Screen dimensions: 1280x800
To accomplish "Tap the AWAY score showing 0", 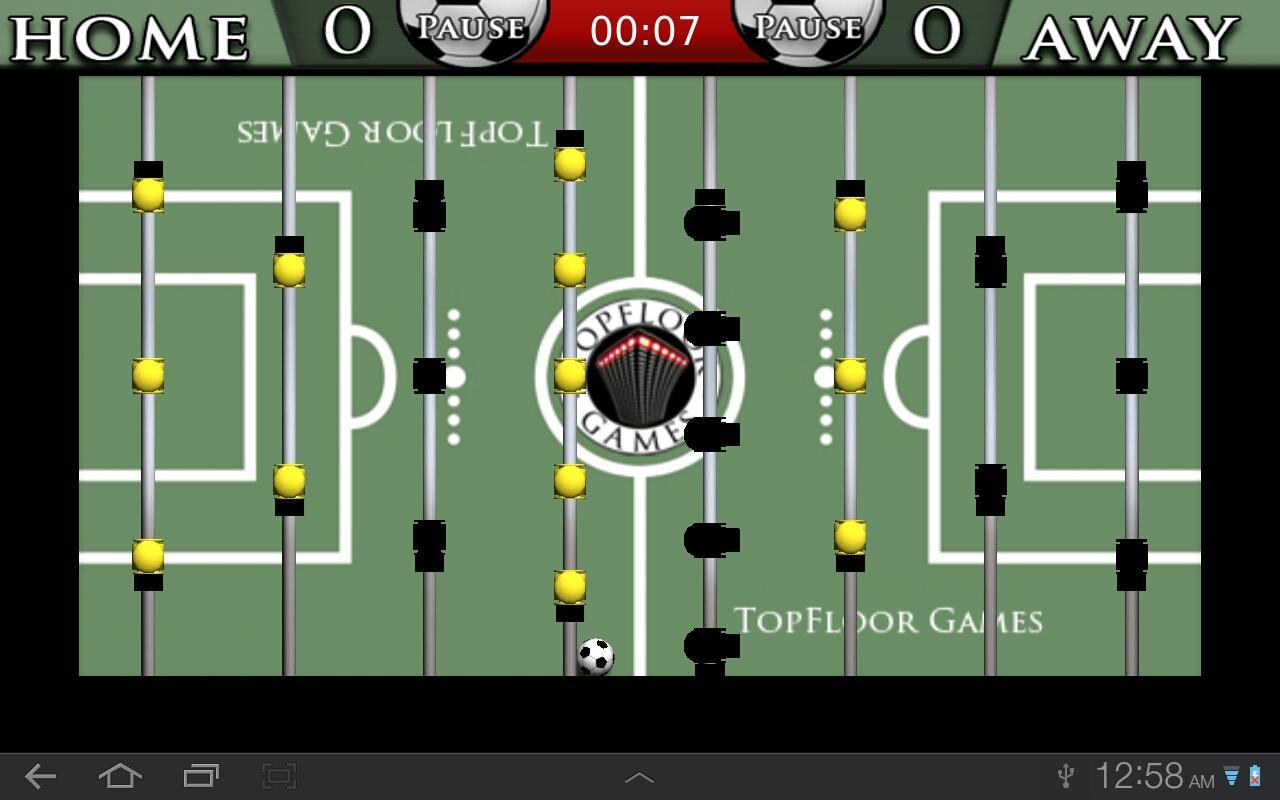I will pos(933,33).
